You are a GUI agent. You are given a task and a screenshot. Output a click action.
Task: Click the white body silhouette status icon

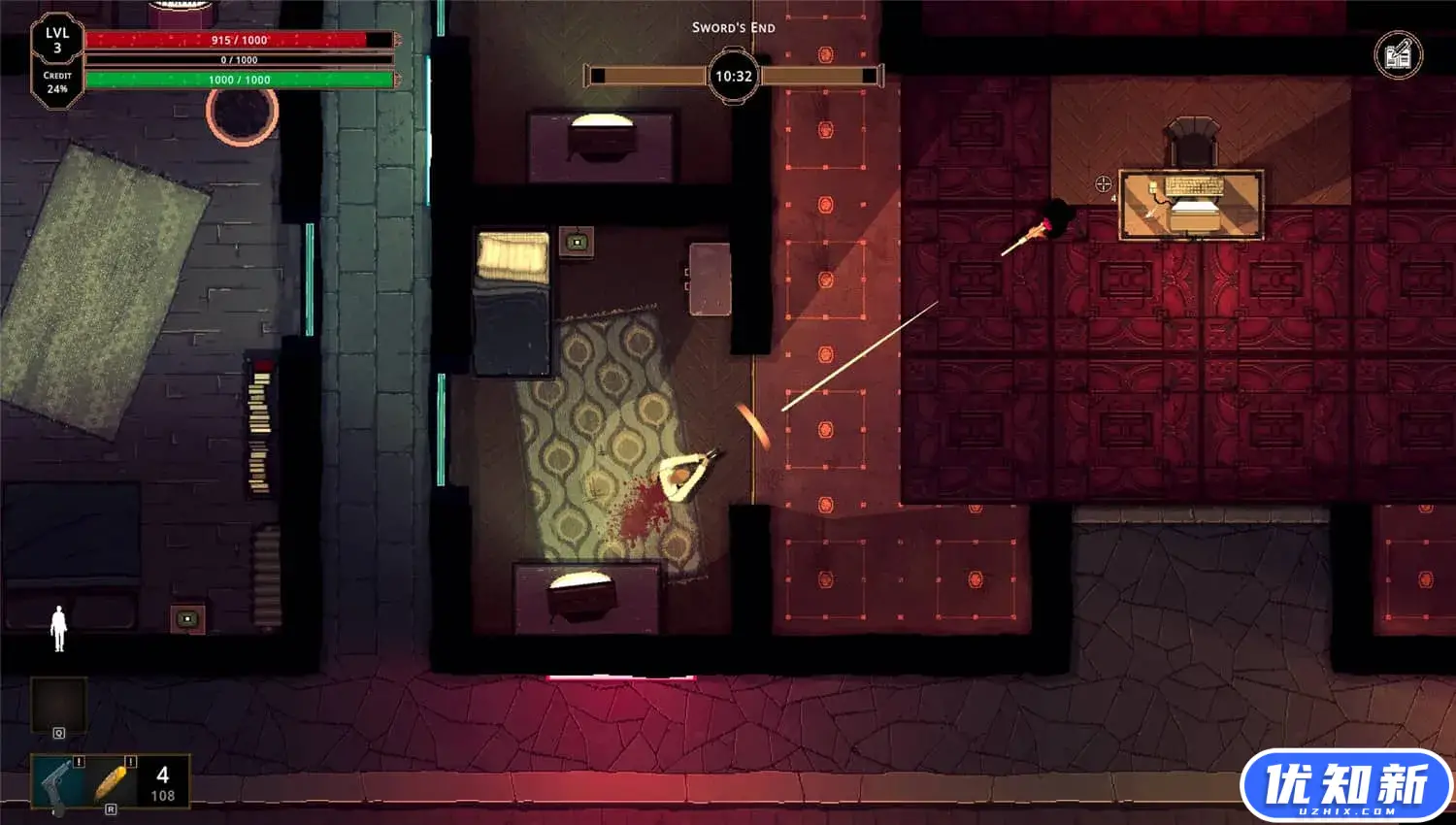pos(59,628)
